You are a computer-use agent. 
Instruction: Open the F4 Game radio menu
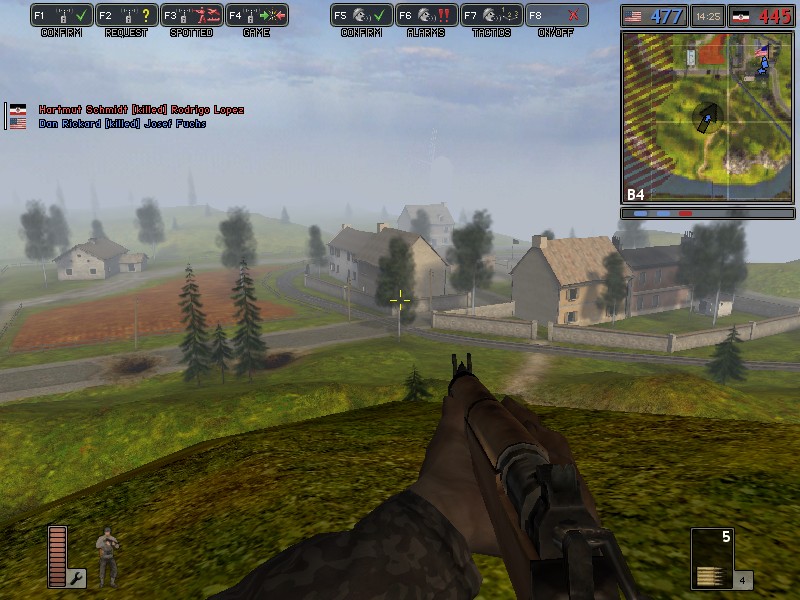(x=256, y=16)
